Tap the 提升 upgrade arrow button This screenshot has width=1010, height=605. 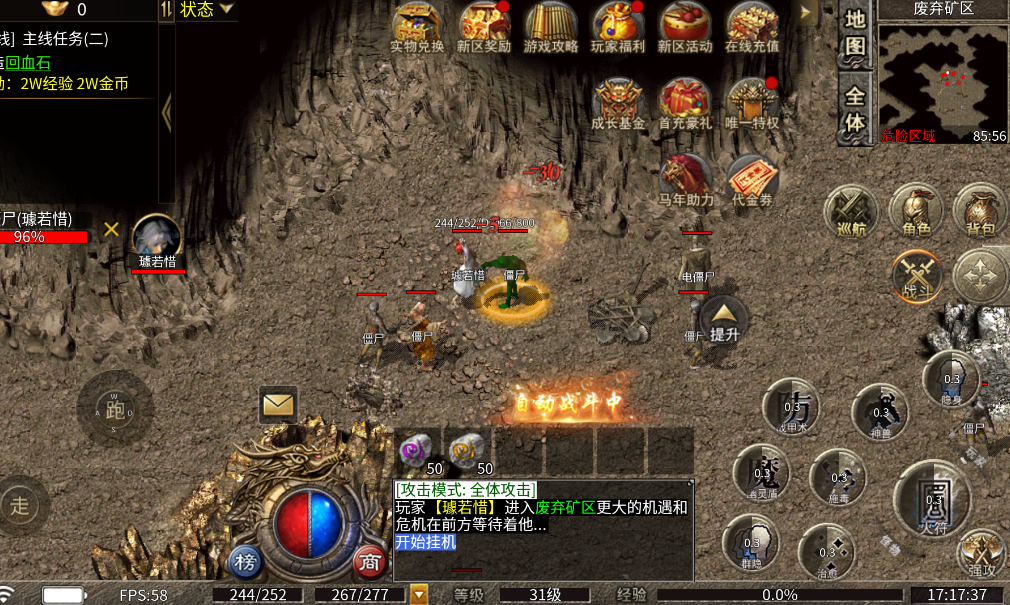point(724,318)
